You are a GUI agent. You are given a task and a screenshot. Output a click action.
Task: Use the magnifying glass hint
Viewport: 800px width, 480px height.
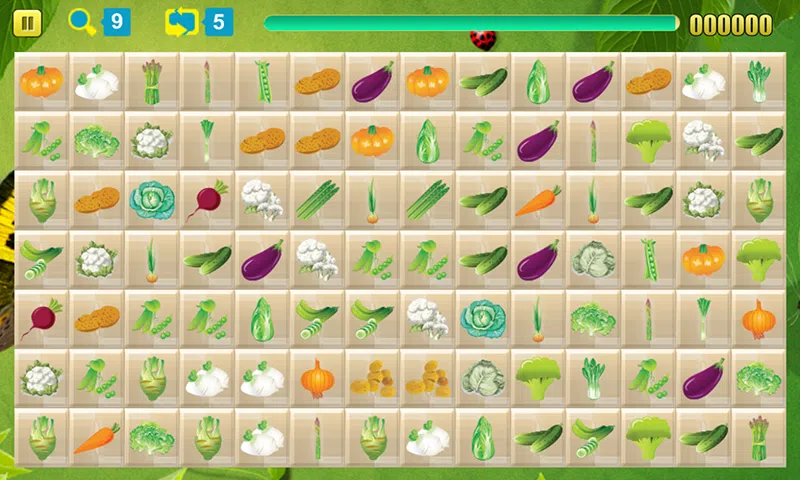point(83,22)
